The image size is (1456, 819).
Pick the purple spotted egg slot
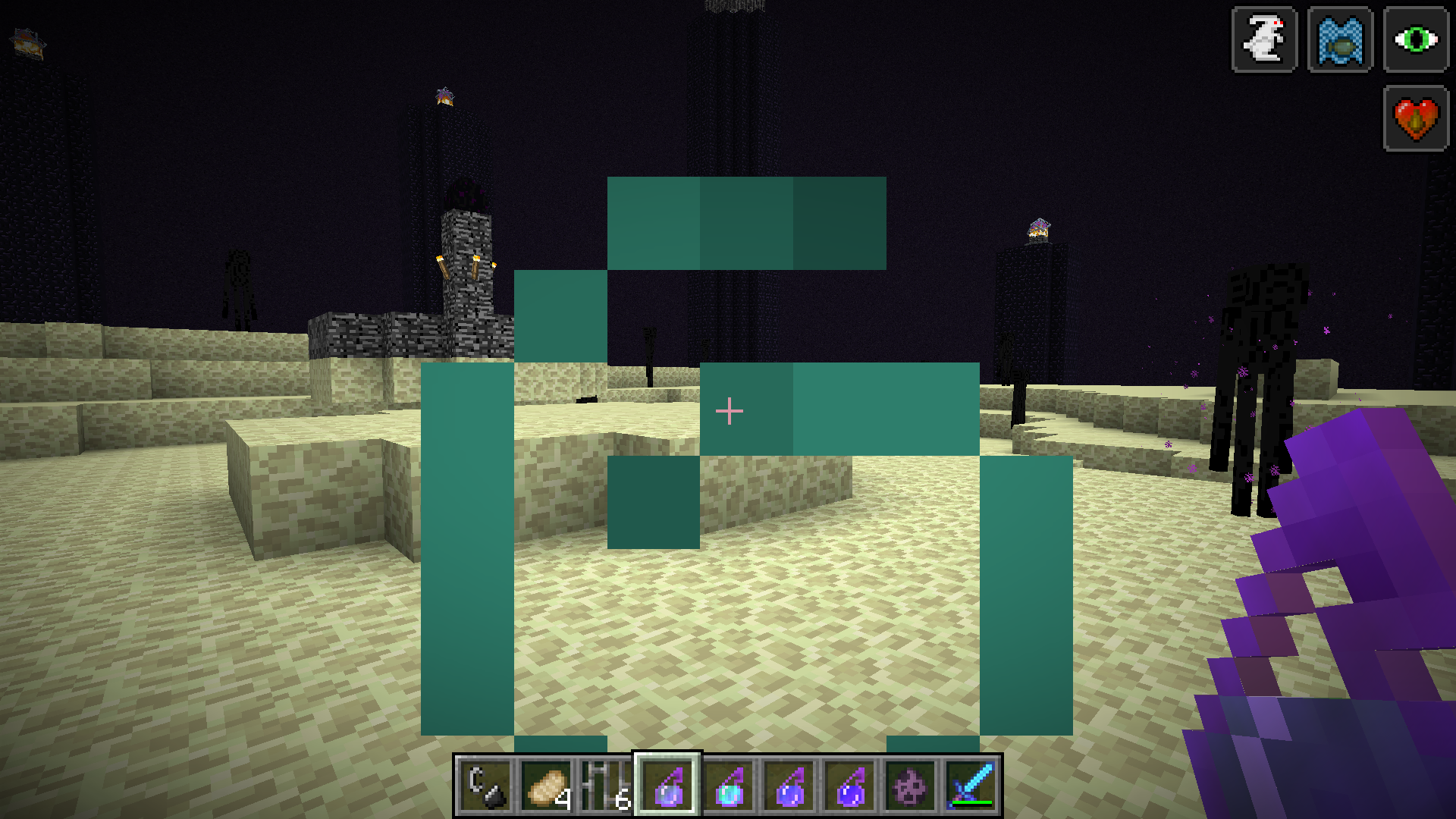tap(910, 786)
